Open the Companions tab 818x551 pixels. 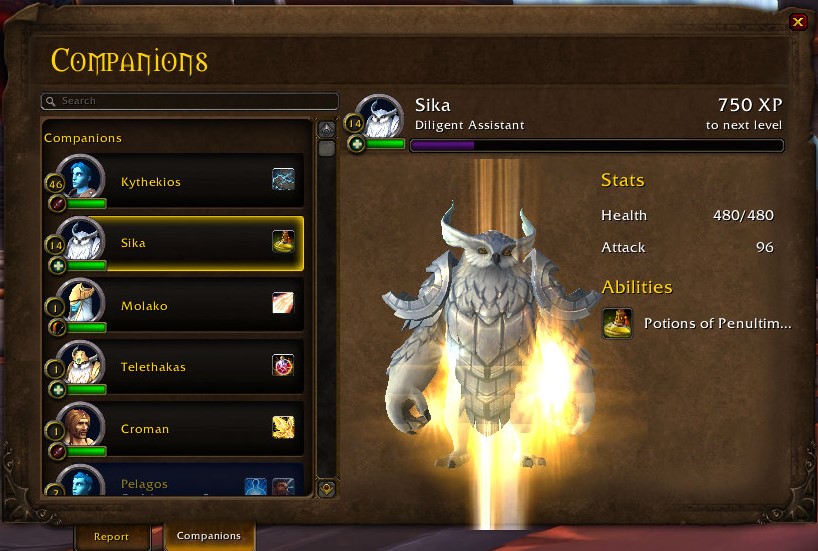tap(209, 536)
